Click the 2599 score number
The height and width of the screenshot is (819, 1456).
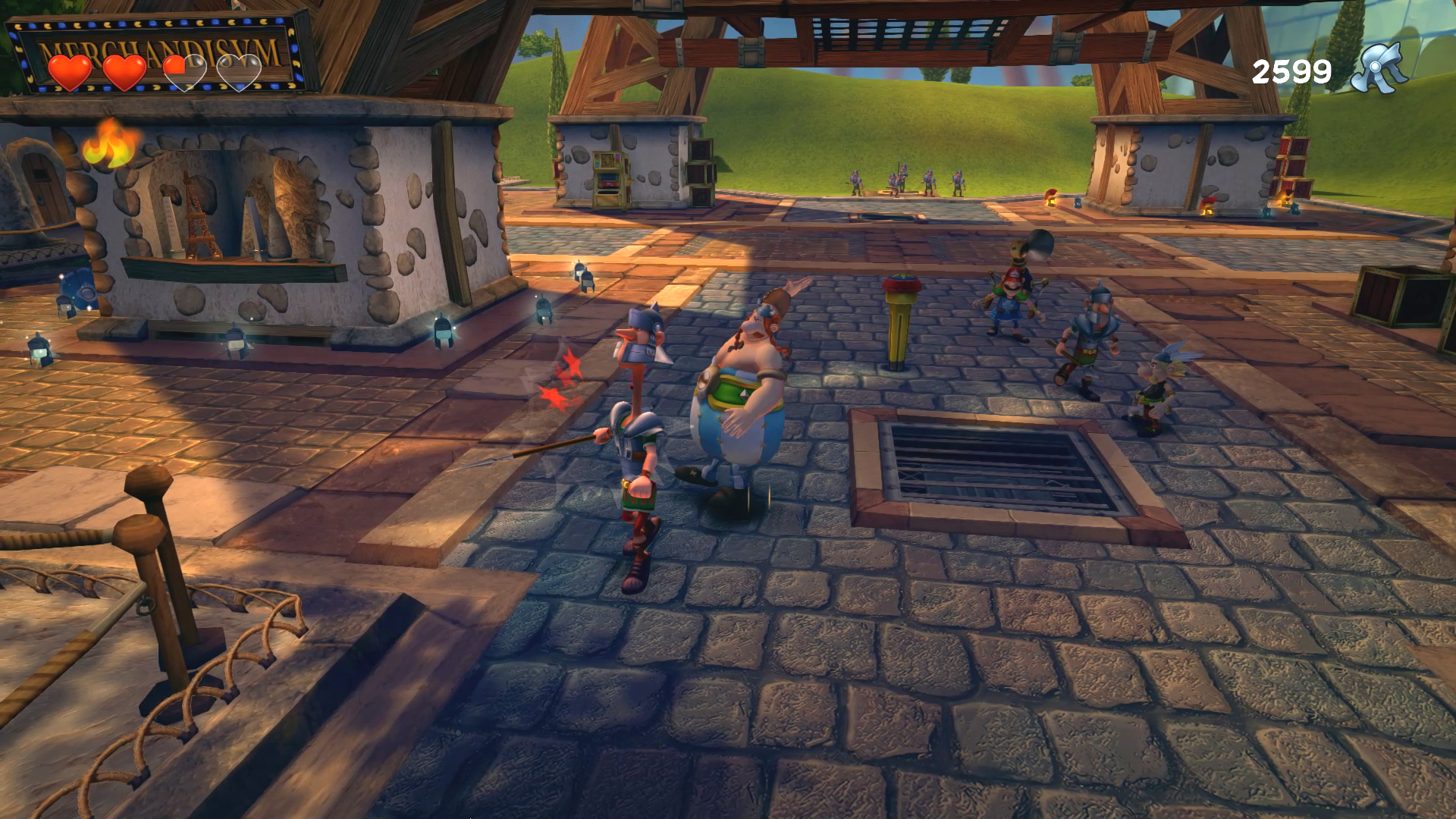(x=1293, y=71)
